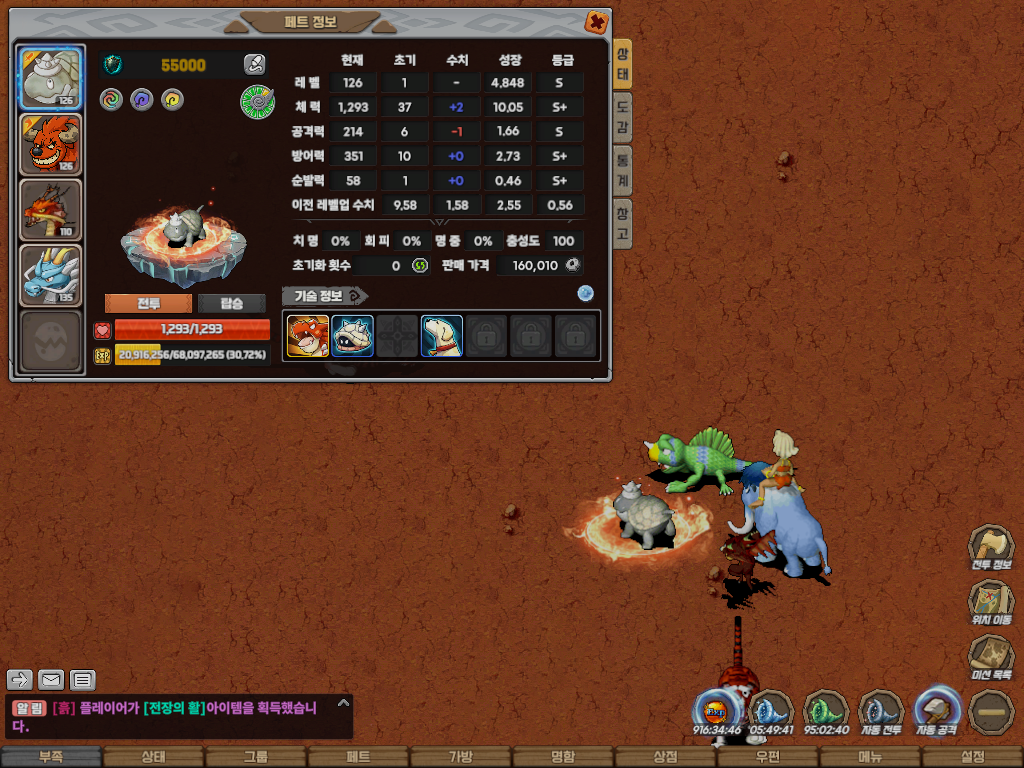The height and width of the screenshot is (768, 1024).
Task: Choose the red dragon pet portrait
Action: pyautogui.click(x=51, y=210)
